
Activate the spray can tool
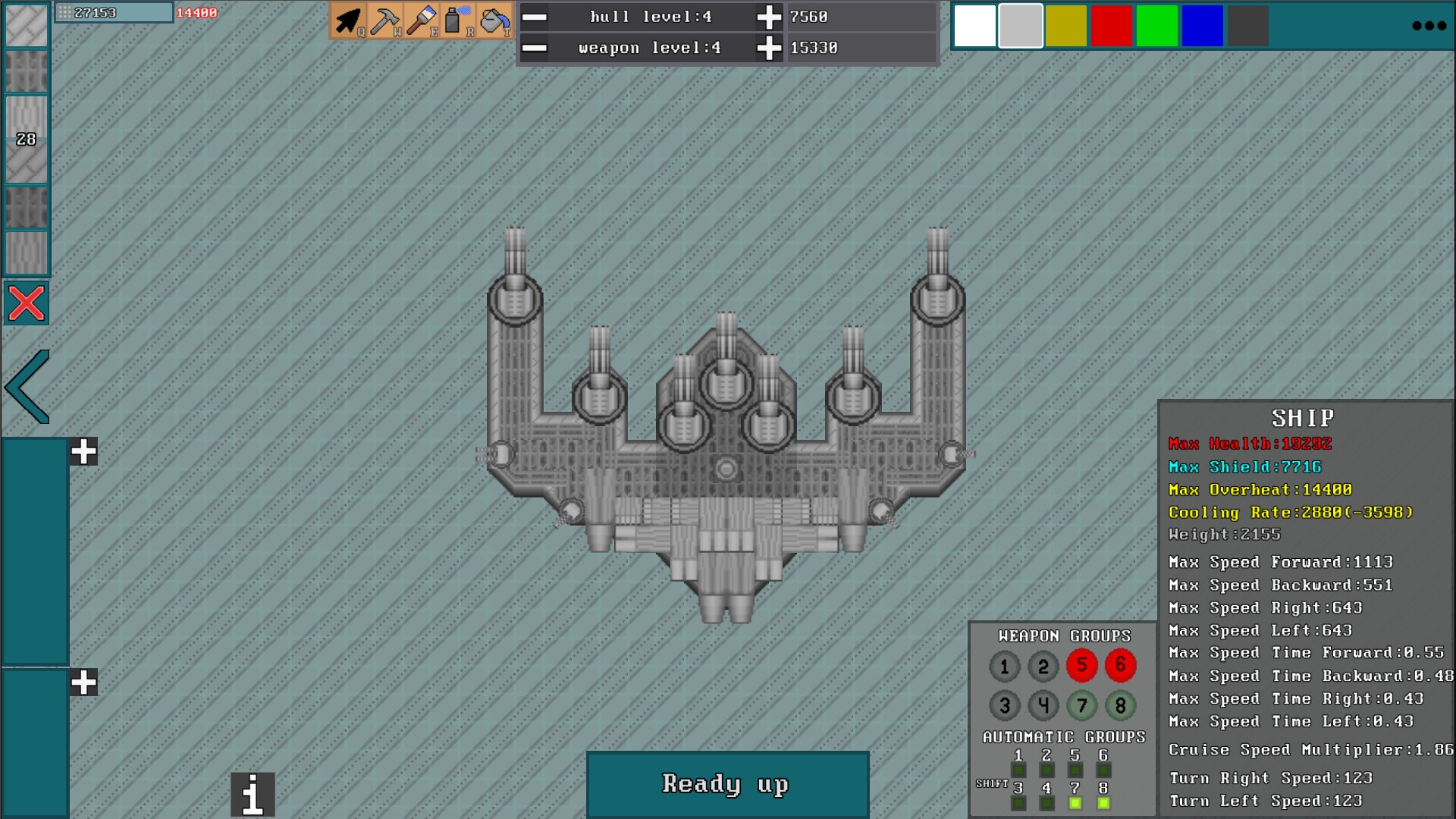point(457,20)
